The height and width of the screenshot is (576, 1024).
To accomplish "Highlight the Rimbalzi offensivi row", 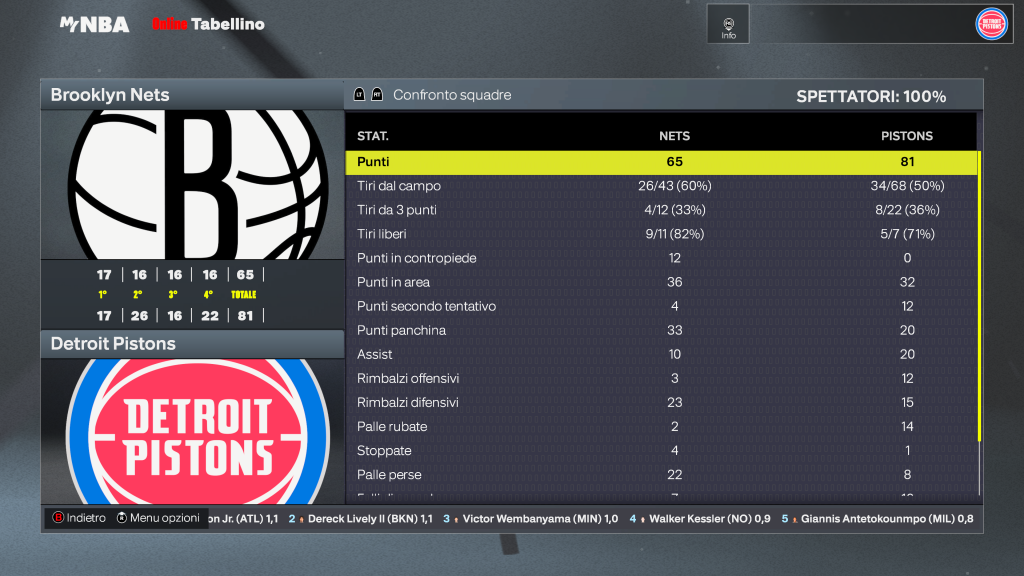I will click(x=661, y=378).
